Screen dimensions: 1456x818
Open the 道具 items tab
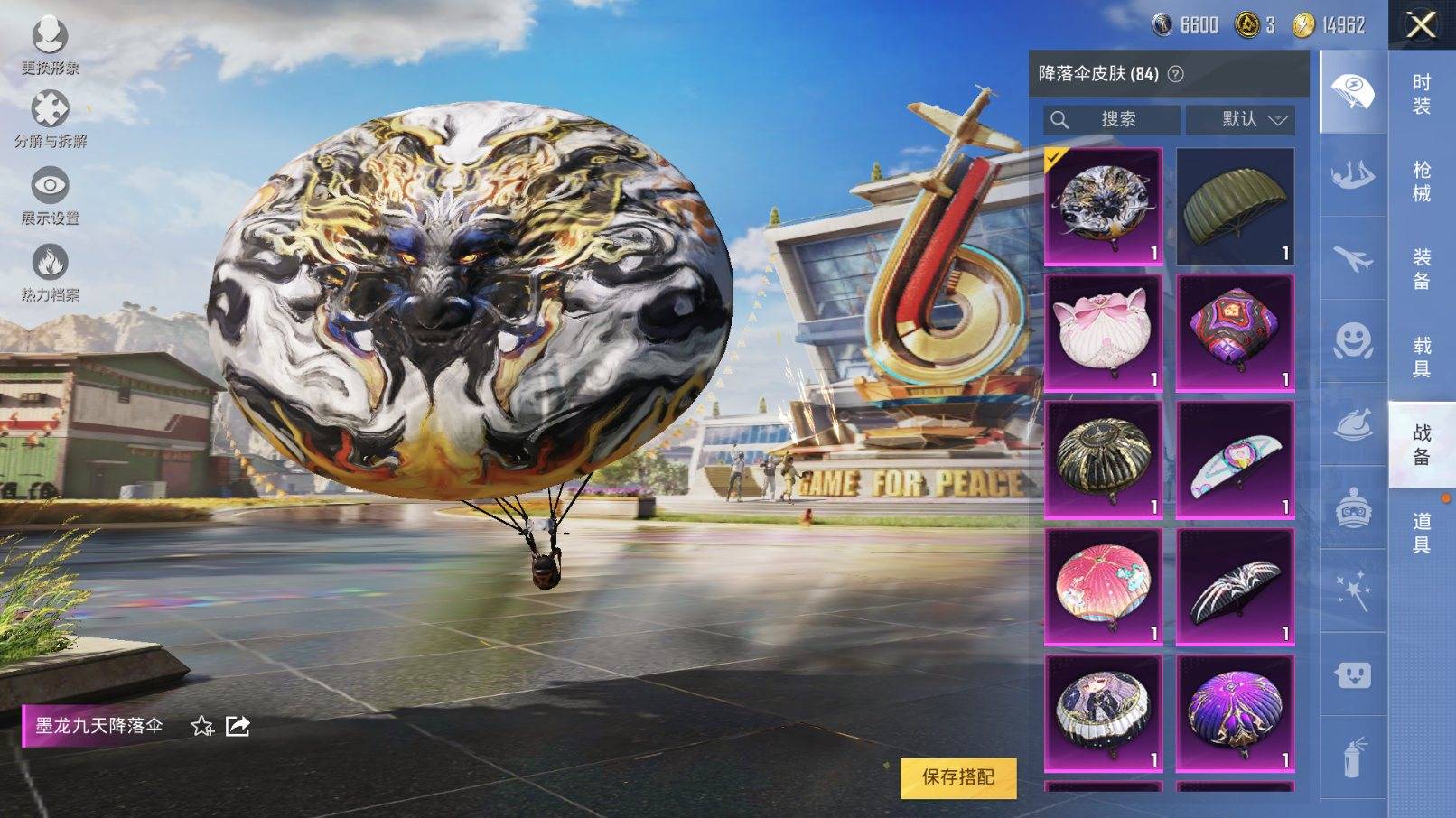[x=1422, y=533]
